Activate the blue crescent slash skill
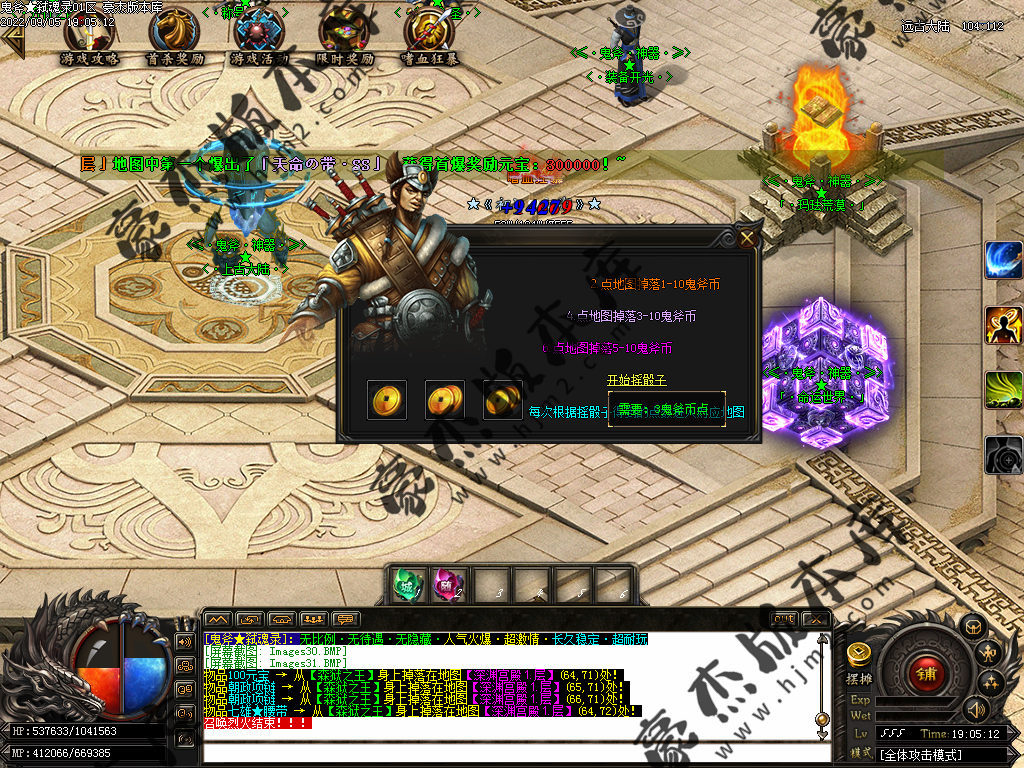Image resolution: width=1024 pixels, height=768 pixels. pyautogui.click(x=1003, y=260)
